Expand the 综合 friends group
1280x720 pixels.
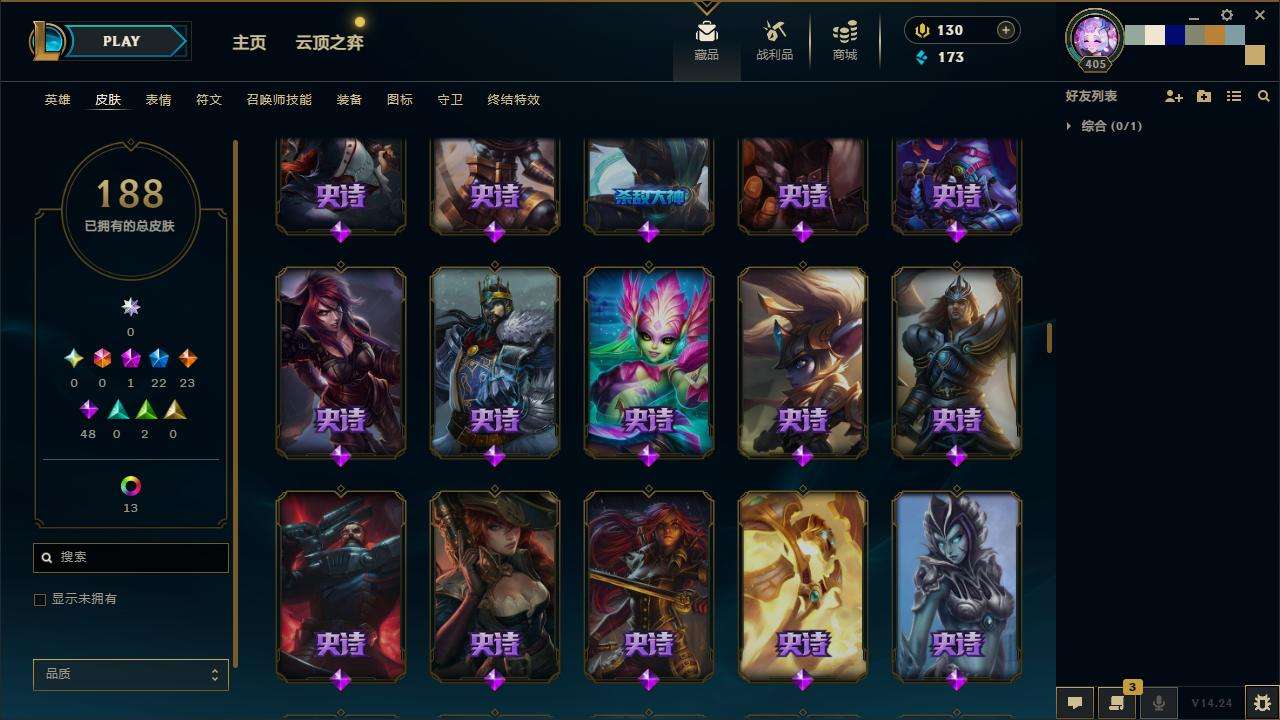[x=1069, y=126]
